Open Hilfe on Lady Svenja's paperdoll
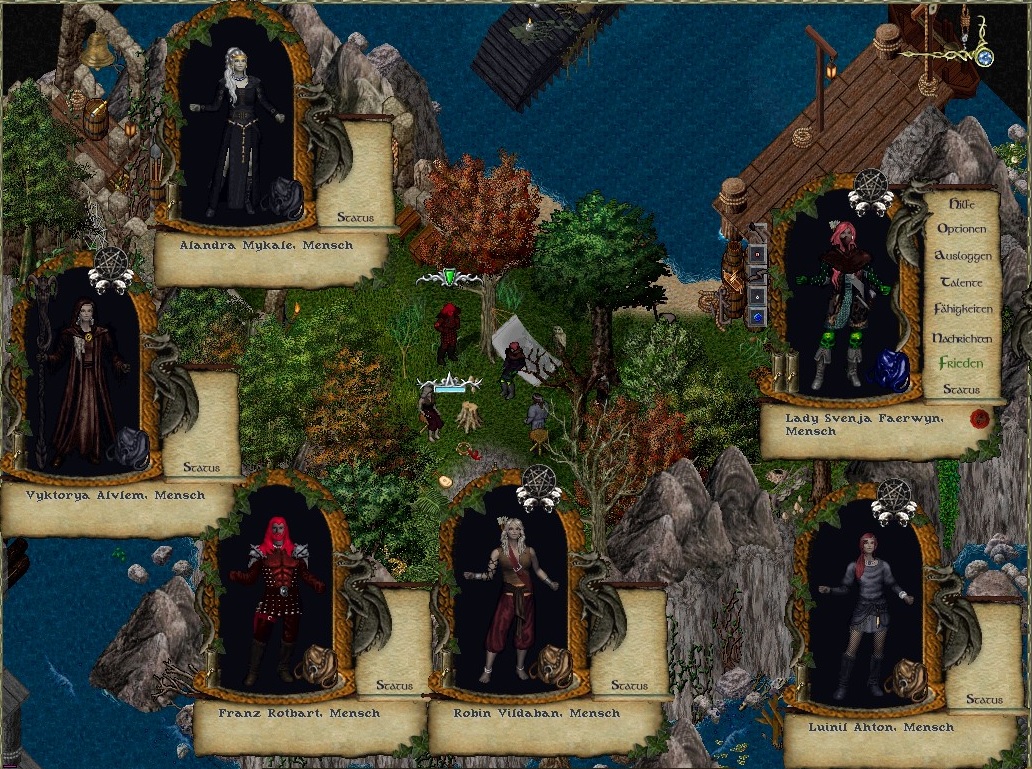 [961, 202]
